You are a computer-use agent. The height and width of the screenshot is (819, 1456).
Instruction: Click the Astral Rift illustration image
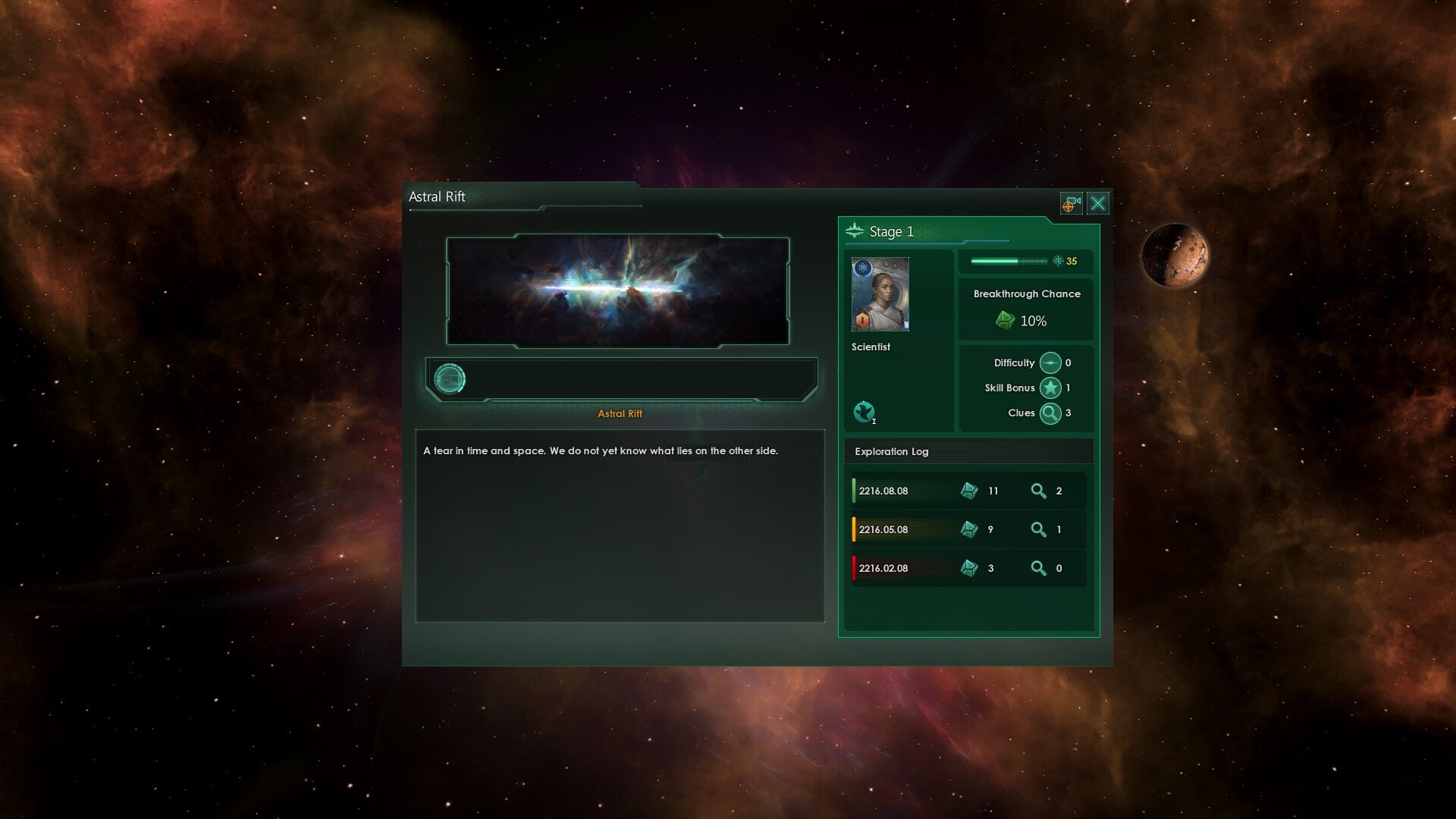[618, 290]
